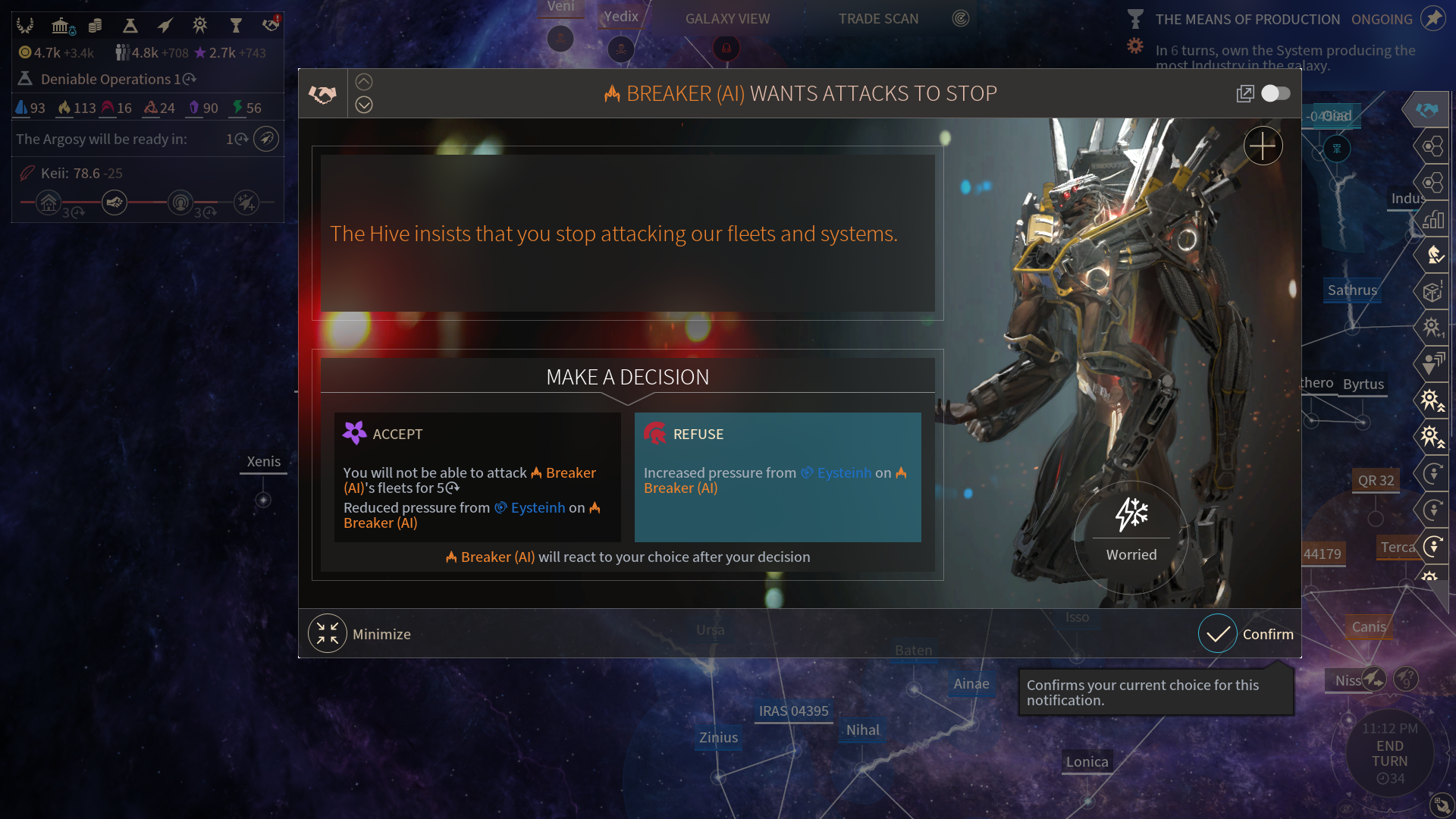Go to next notification with down arrow
Viewport: 1456px width, 819px height.
pos(364,105)
